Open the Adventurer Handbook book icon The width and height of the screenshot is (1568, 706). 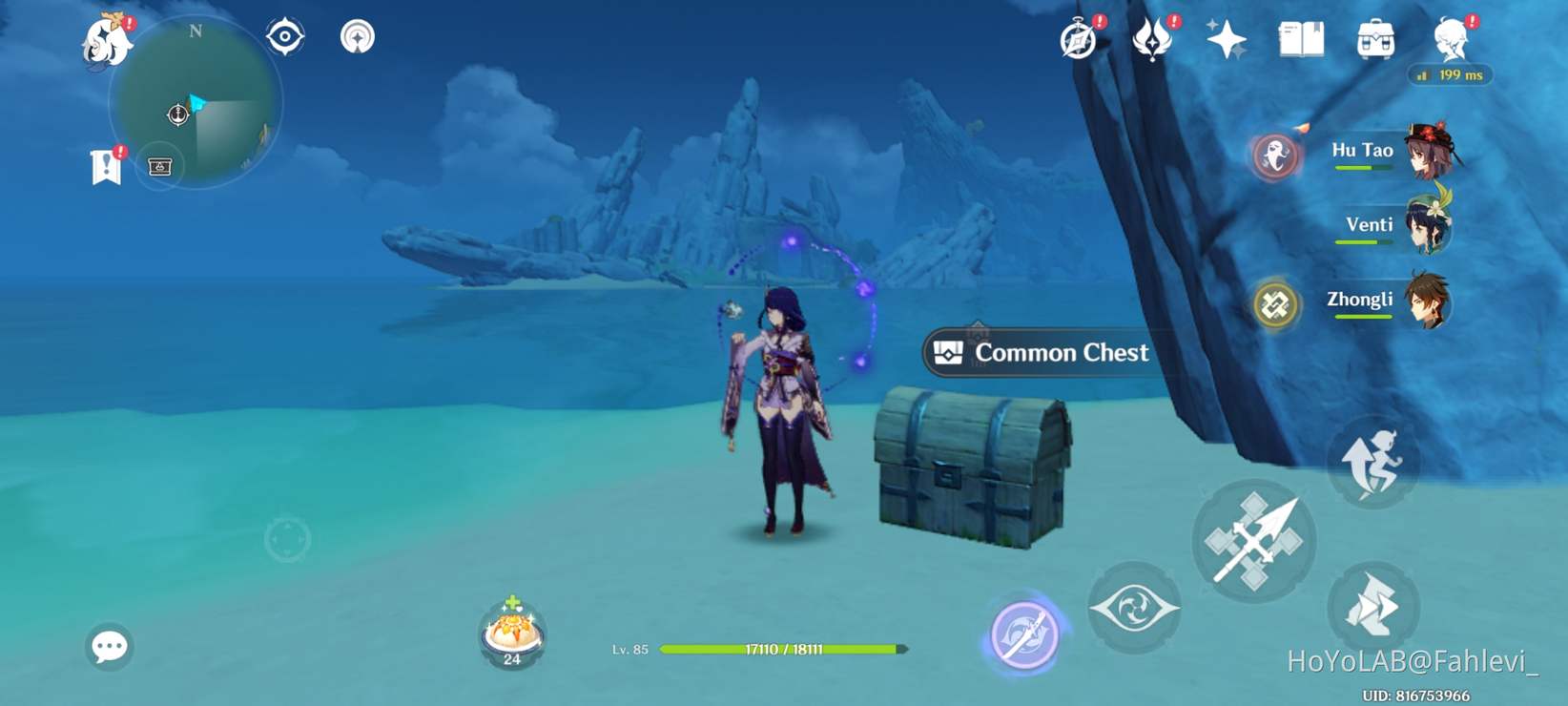tap(1302, 40)
